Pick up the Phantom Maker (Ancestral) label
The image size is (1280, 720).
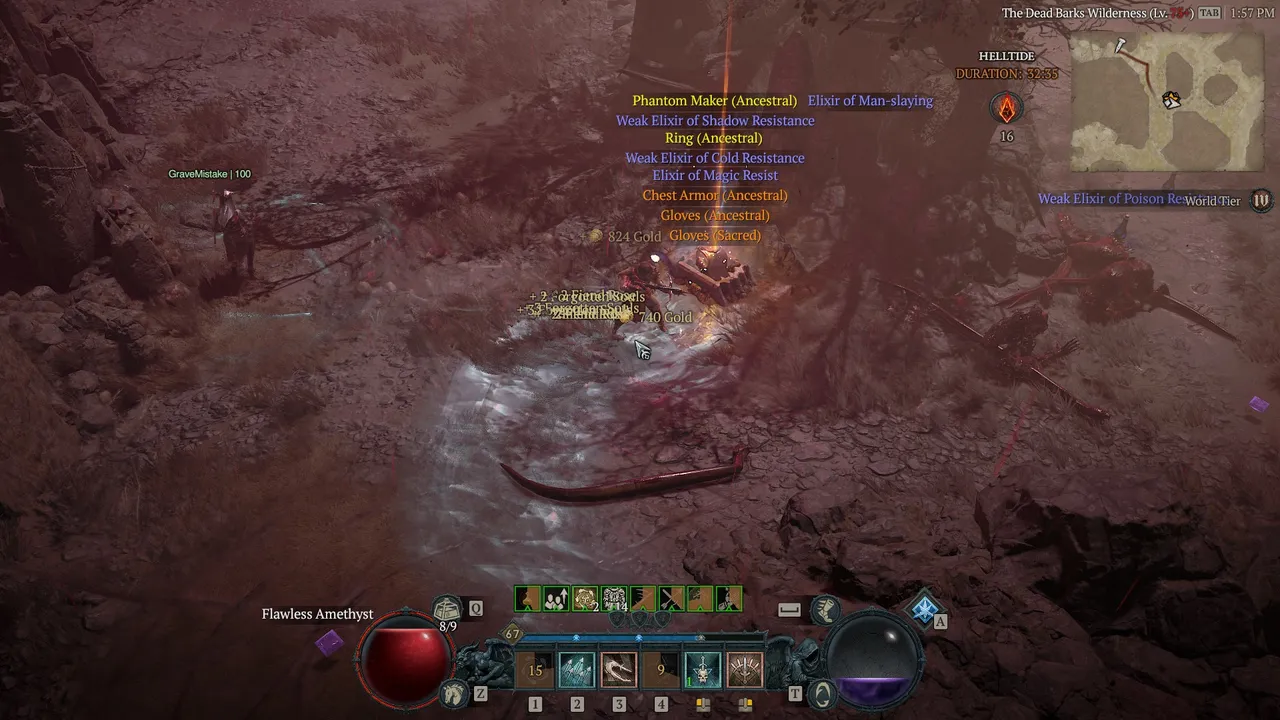(714, 101)
